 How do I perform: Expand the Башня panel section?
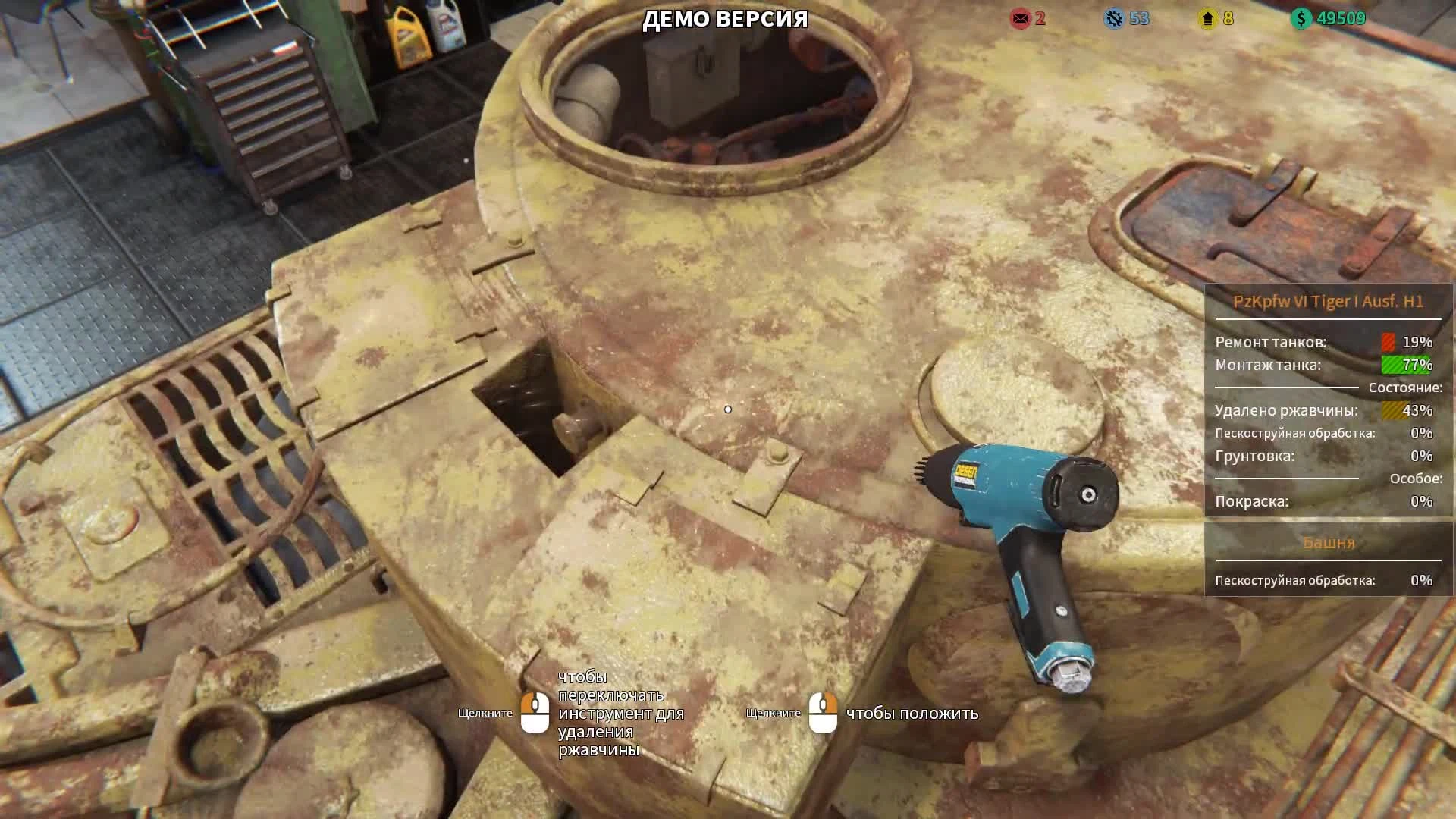(1327, 543)
